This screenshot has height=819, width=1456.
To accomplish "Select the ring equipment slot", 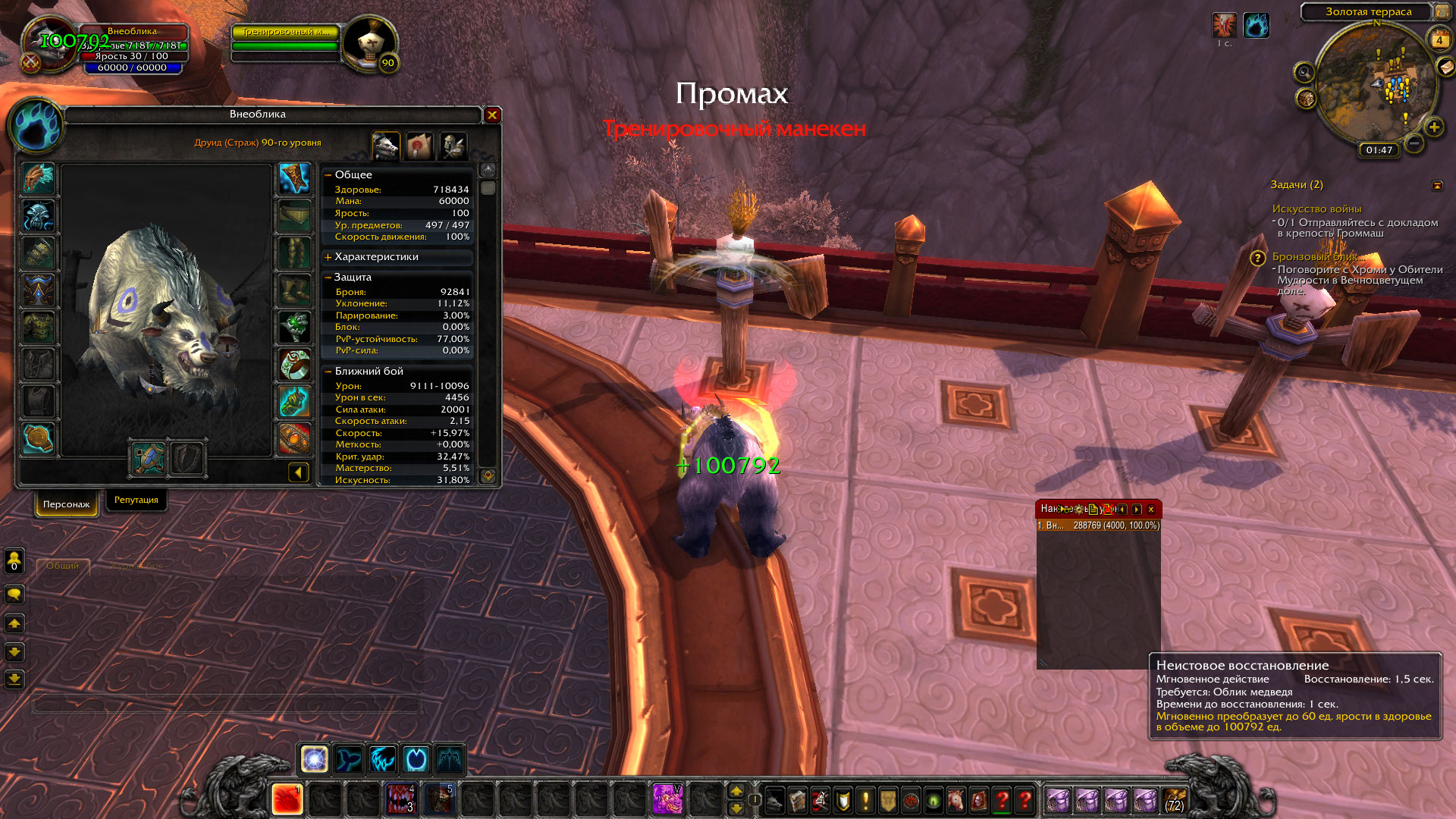I will coord(295,365).
